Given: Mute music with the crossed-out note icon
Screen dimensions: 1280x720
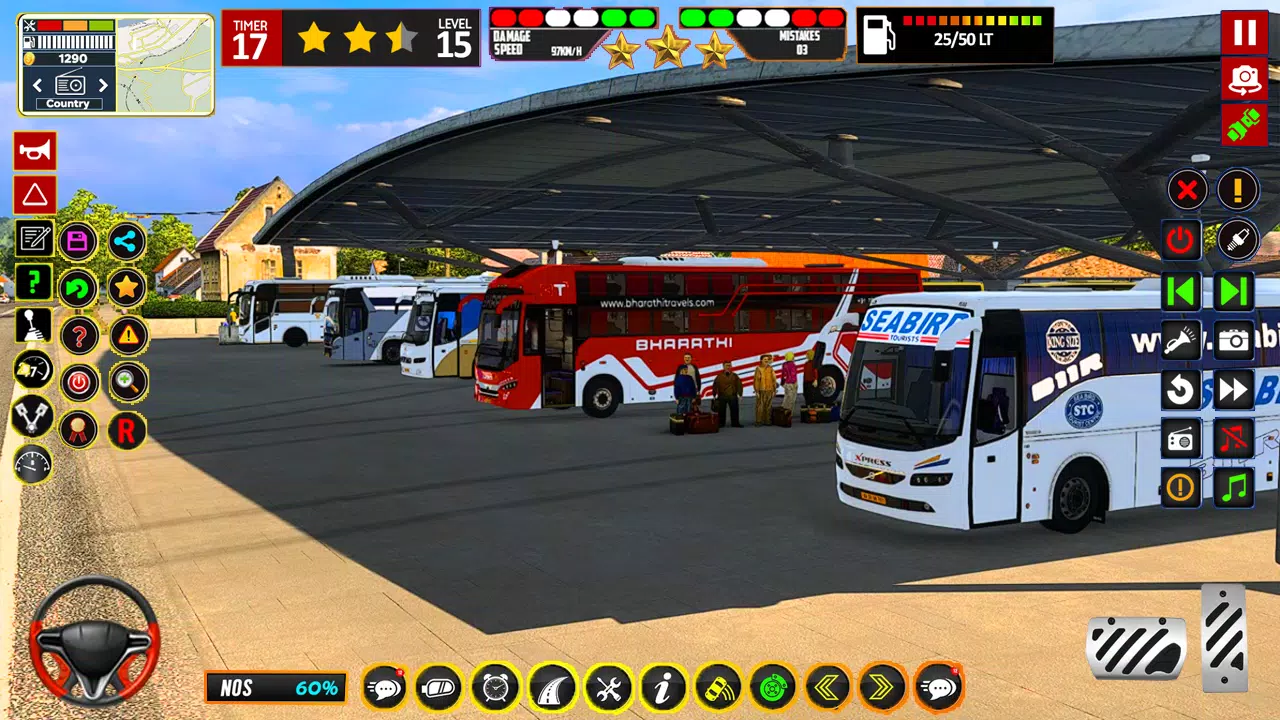Looking at the screenshot, I should 1235,439.
